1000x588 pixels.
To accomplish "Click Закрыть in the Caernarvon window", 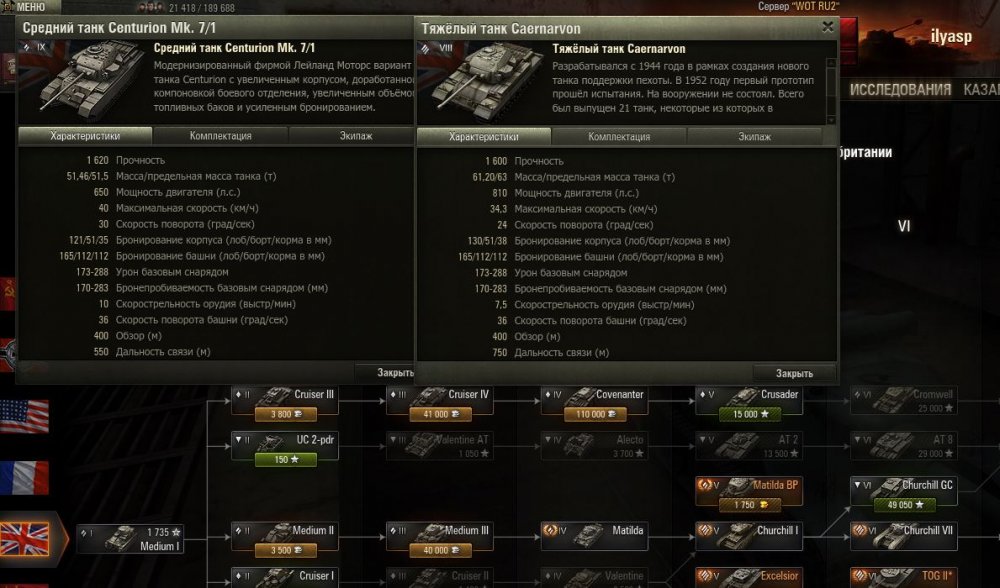I will (x=794, y=373).
